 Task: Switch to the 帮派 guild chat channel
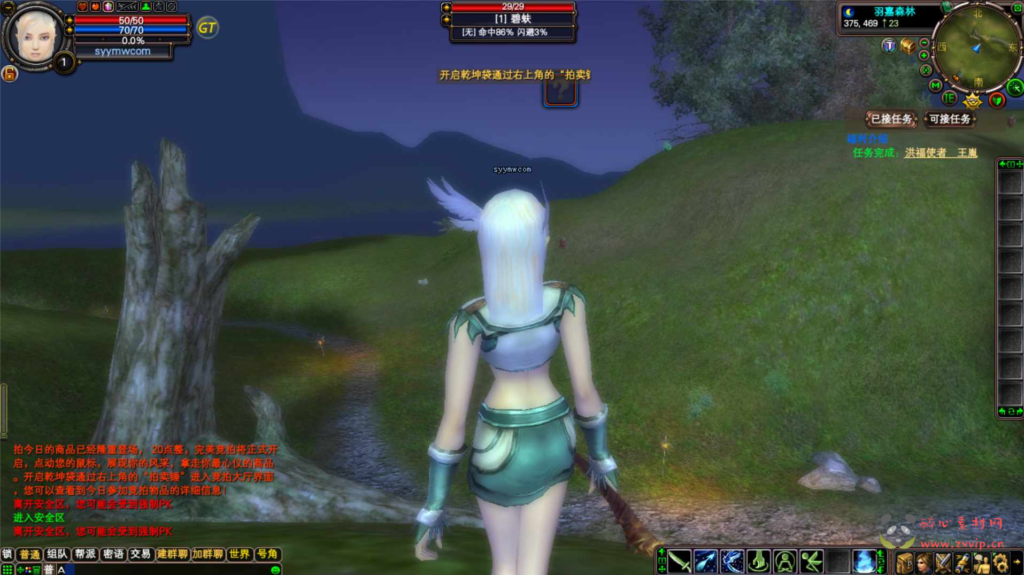pos(85,554)
